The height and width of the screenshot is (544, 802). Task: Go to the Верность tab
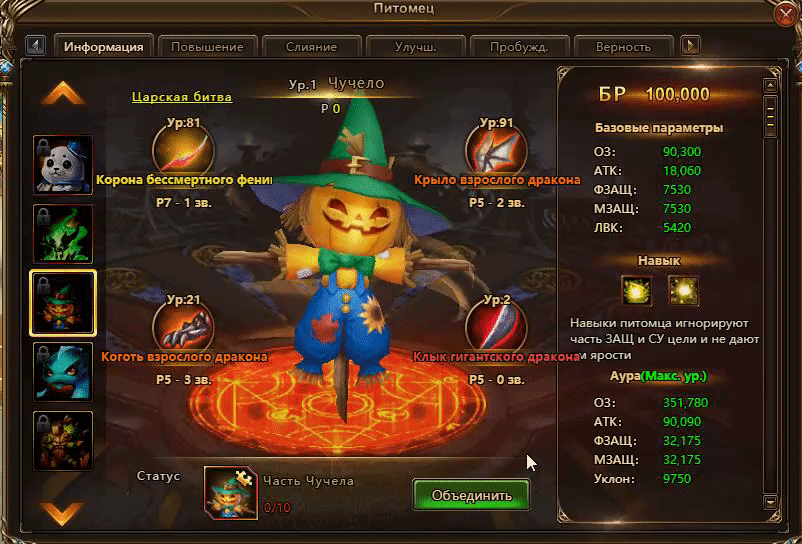624,46
